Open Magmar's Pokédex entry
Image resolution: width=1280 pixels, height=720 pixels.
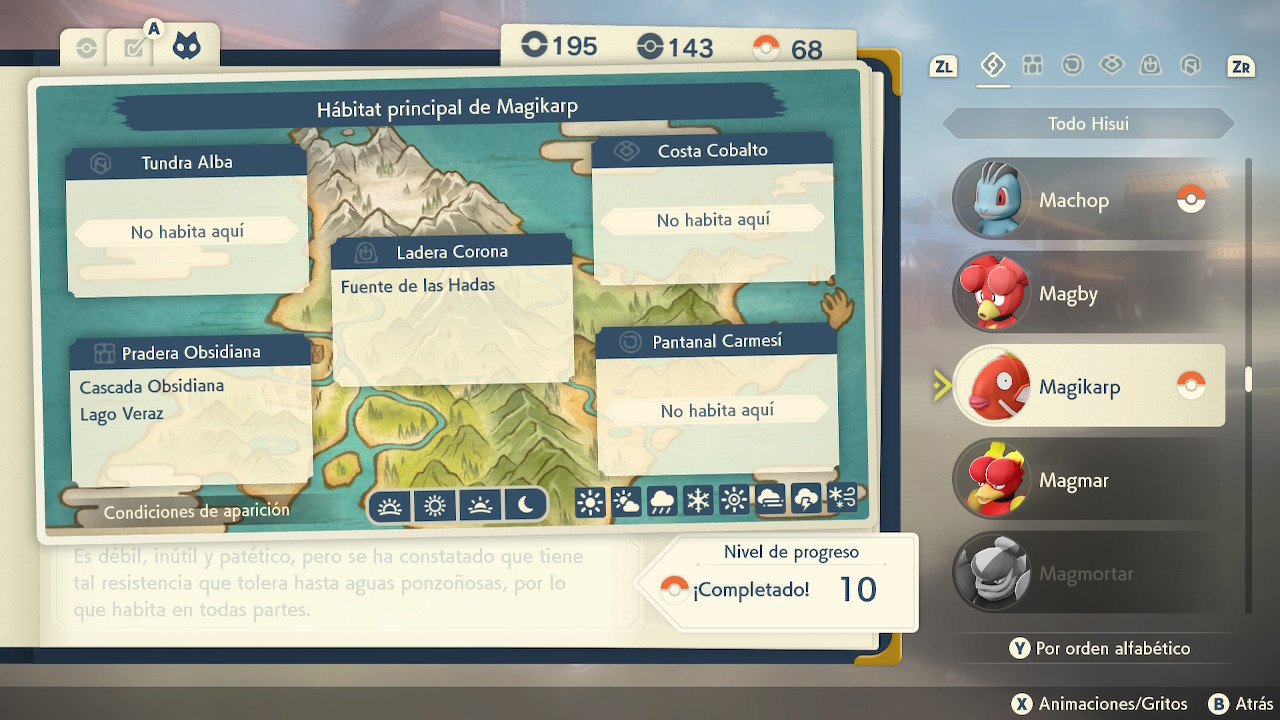(x=1088, y=480)
